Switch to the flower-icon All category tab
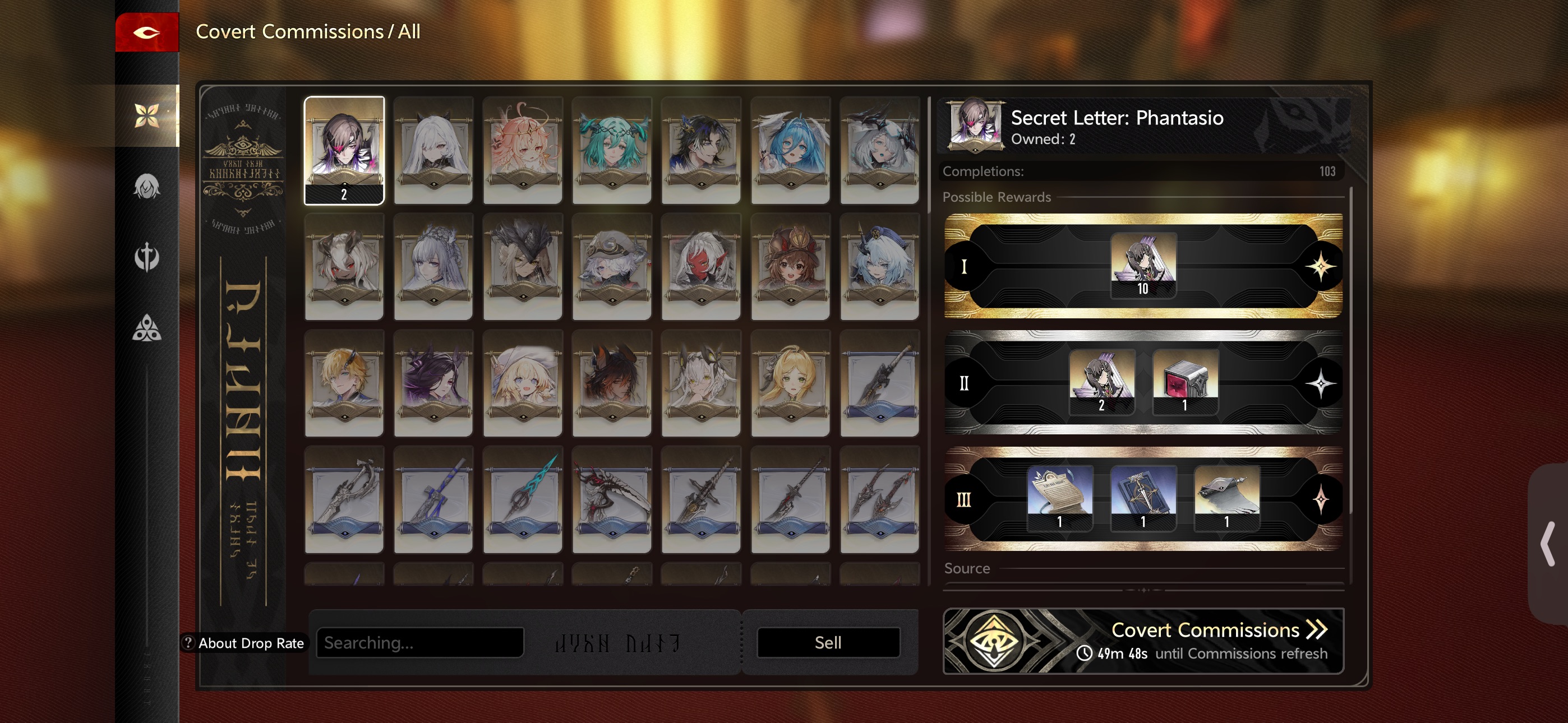This screenshot has height=723, width=1568. [x=147, y=115]
